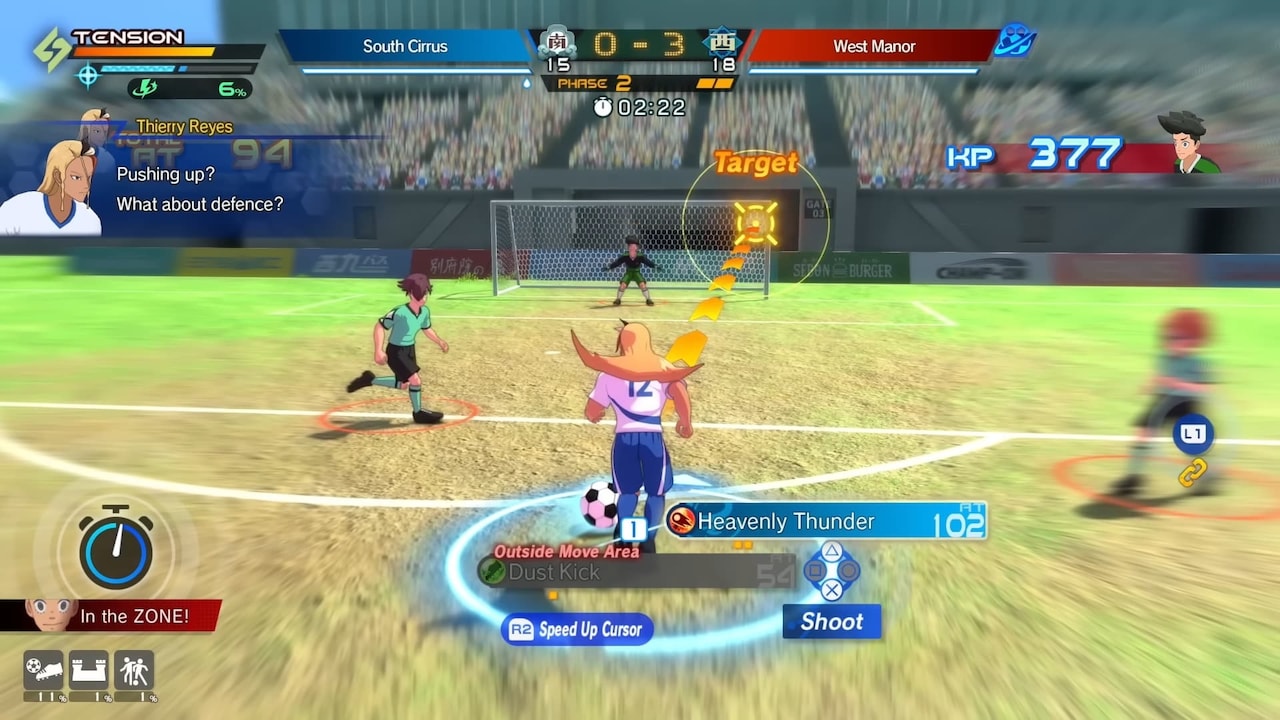Screen dimensions: 1280x720
Task: Click the South Cirrus team name banner
Action: pos(405,46)
